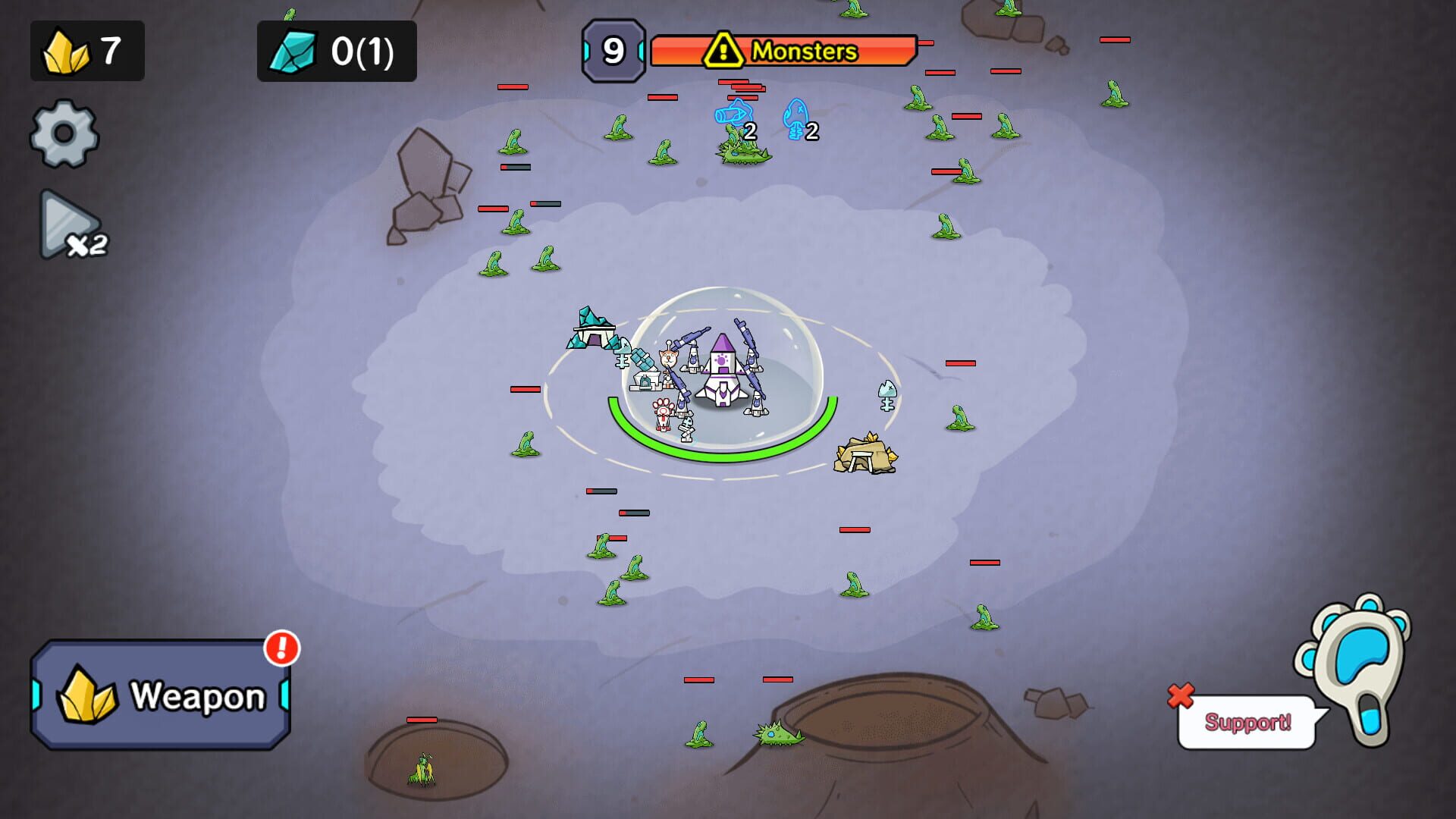The height and width of the screenshot is (819, 1456).
Task: Expand the Monsters status bar
Action: click(x=804, y=52)
